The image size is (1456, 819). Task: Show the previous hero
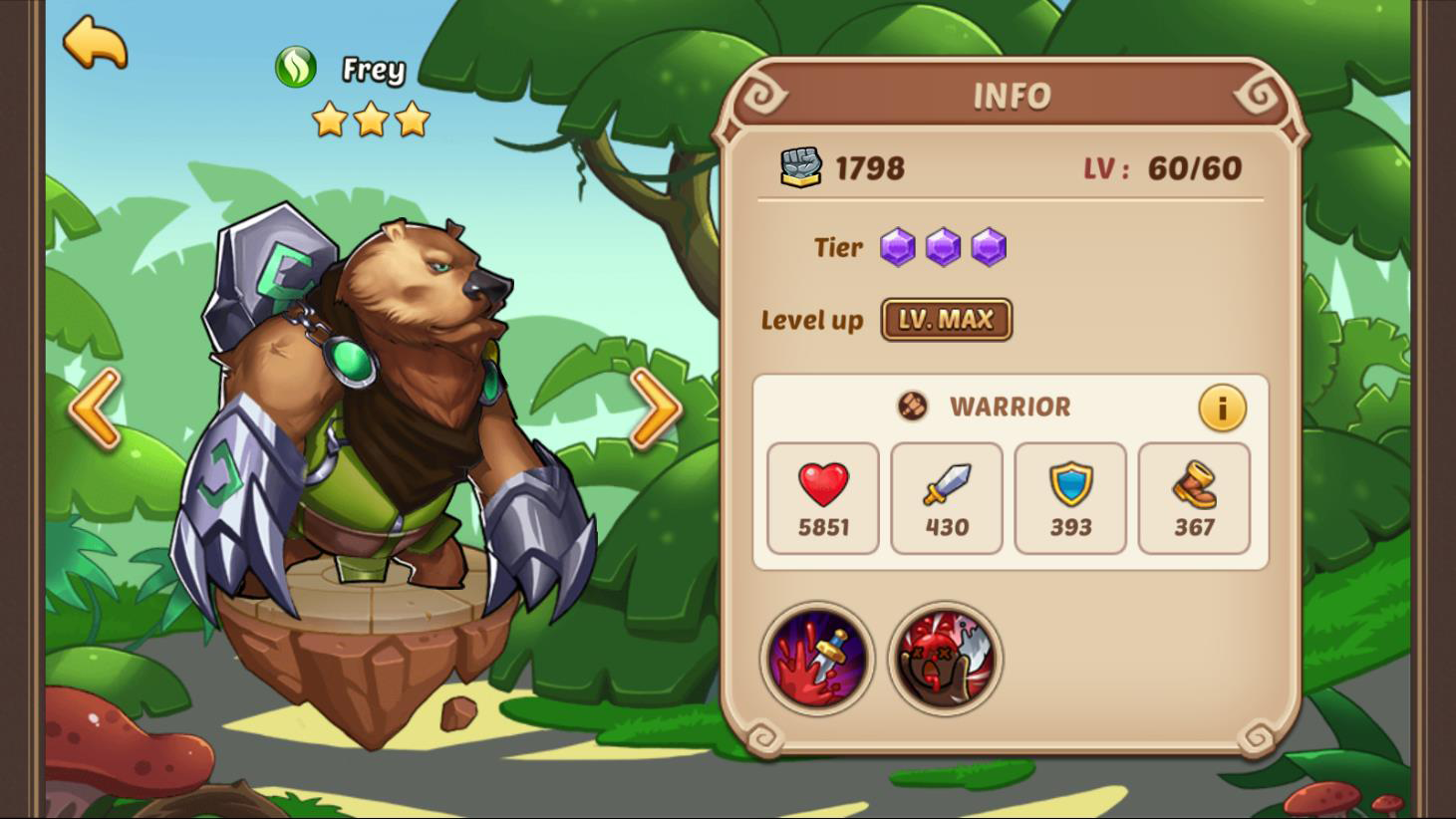[x=95, y=408]
